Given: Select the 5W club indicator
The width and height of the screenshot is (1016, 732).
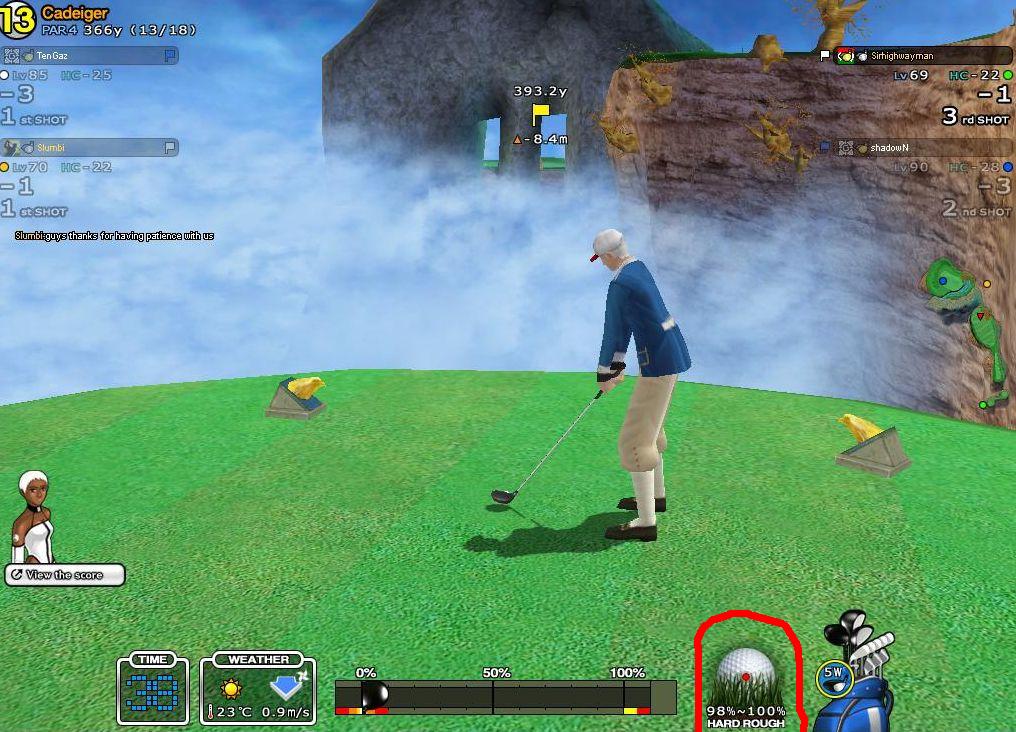Looking at the screenshot, I should click(831, 678).
